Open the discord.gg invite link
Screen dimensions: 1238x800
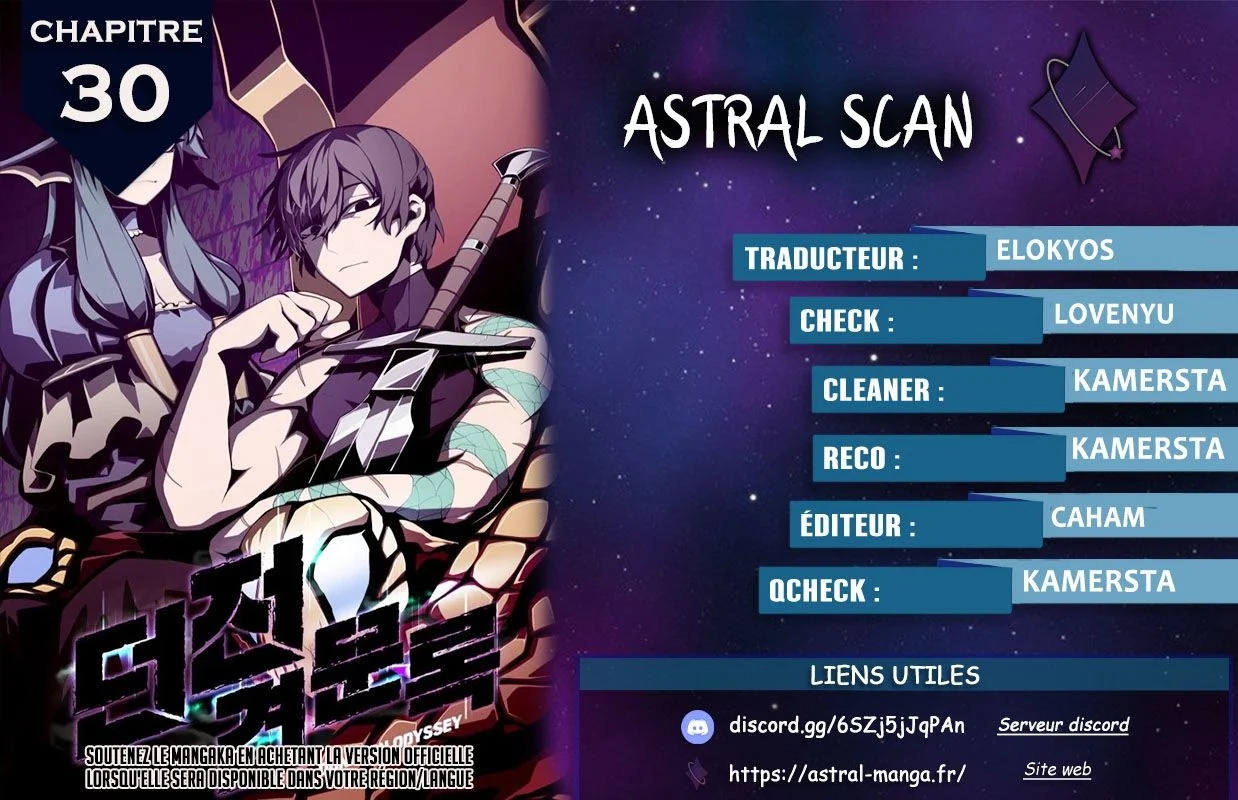point(846,725)
